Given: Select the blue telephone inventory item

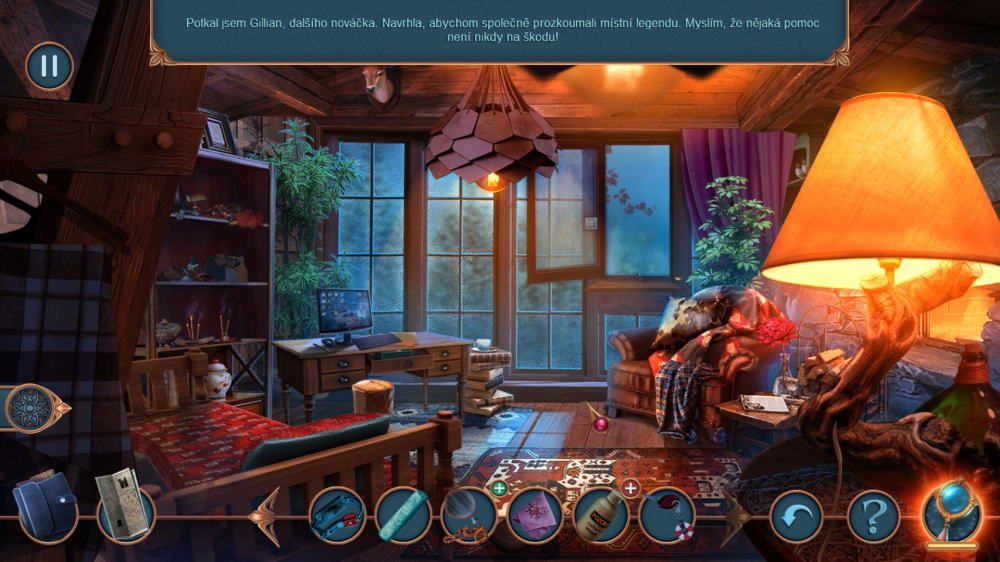Looking at the screenshot, I should click(337, 516).
